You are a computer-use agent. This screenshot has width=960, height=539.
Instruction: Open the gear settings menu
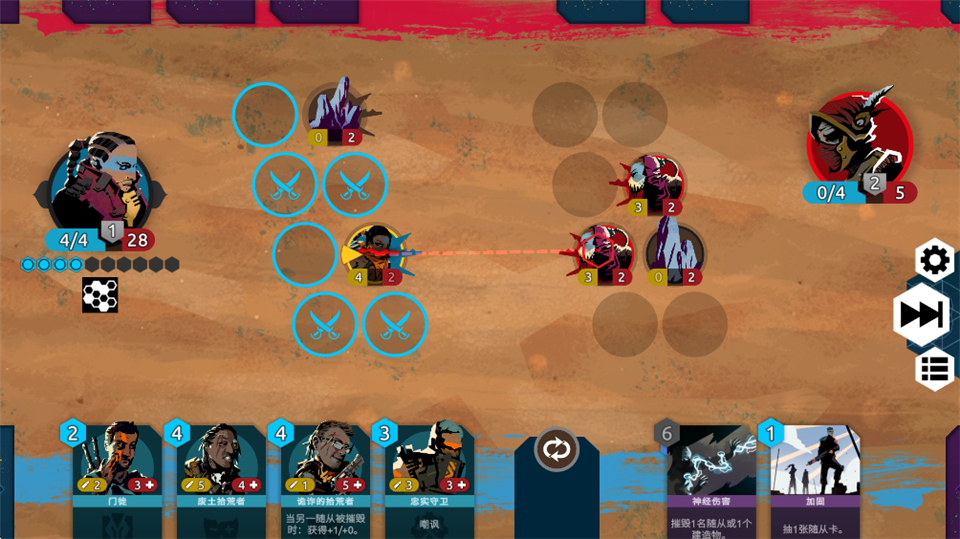[934, 261]
